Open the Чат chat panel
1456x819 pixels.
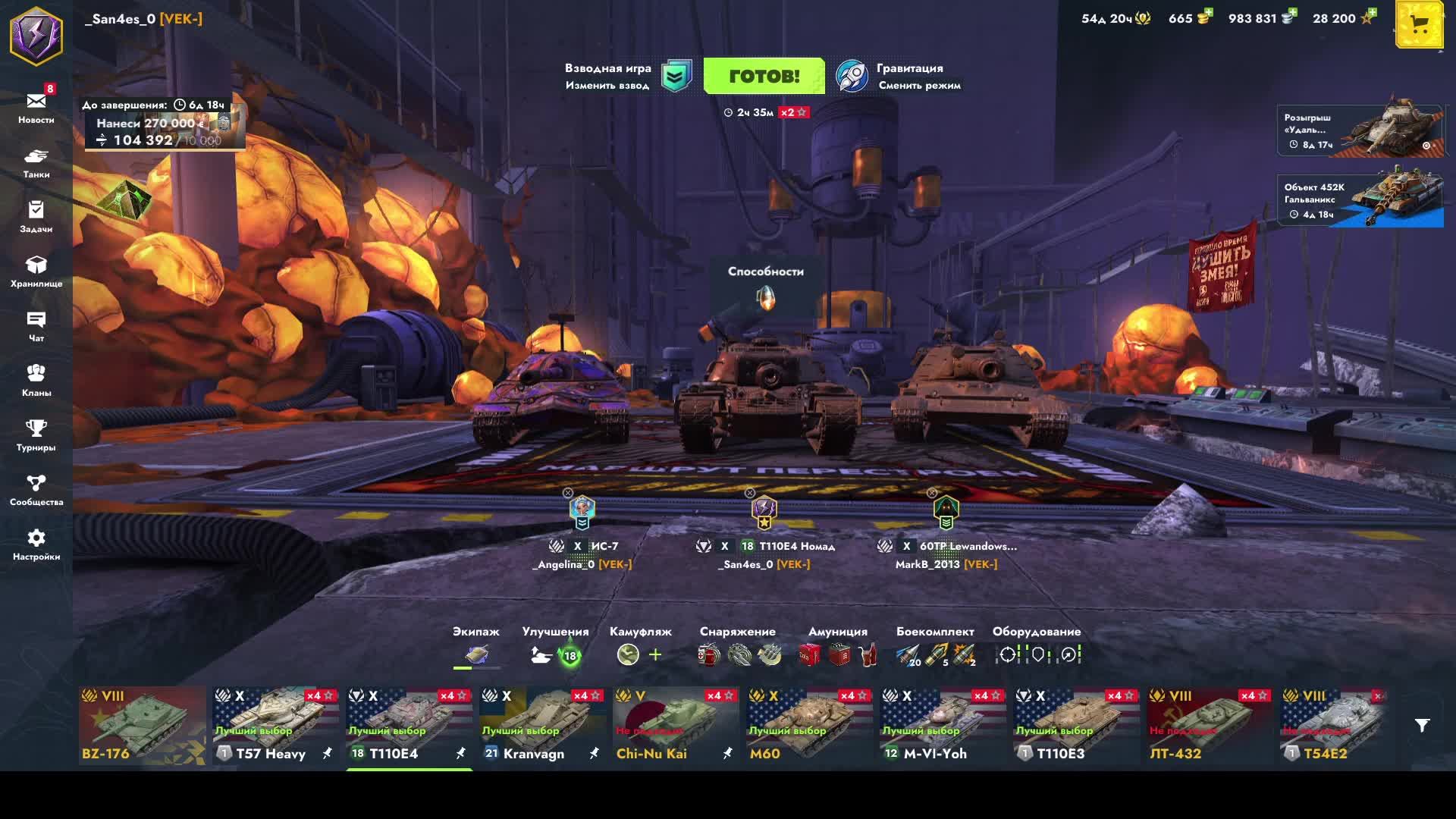(36, 326)
